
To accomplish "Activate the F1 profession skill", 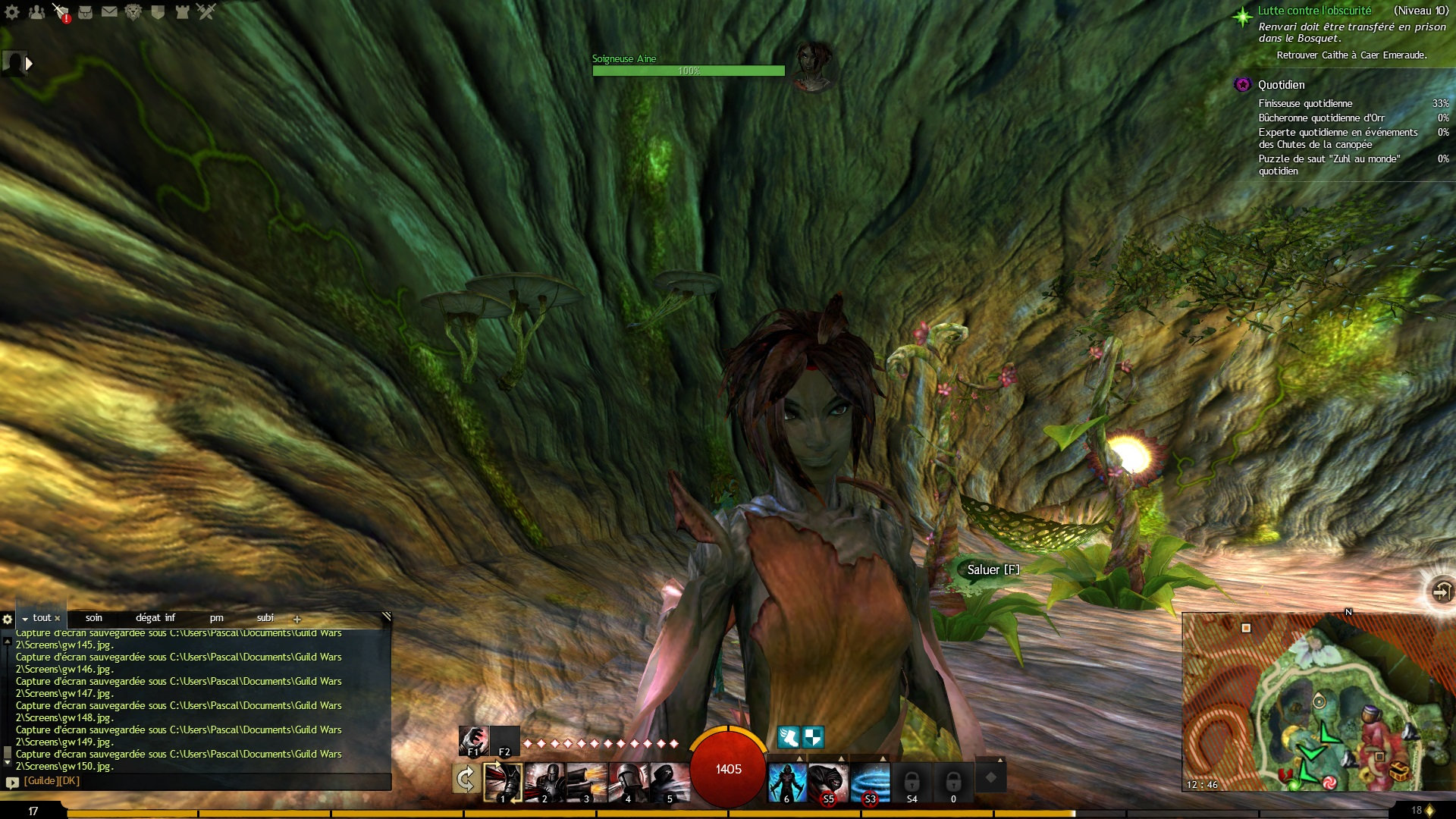I will tap(472, 739).
